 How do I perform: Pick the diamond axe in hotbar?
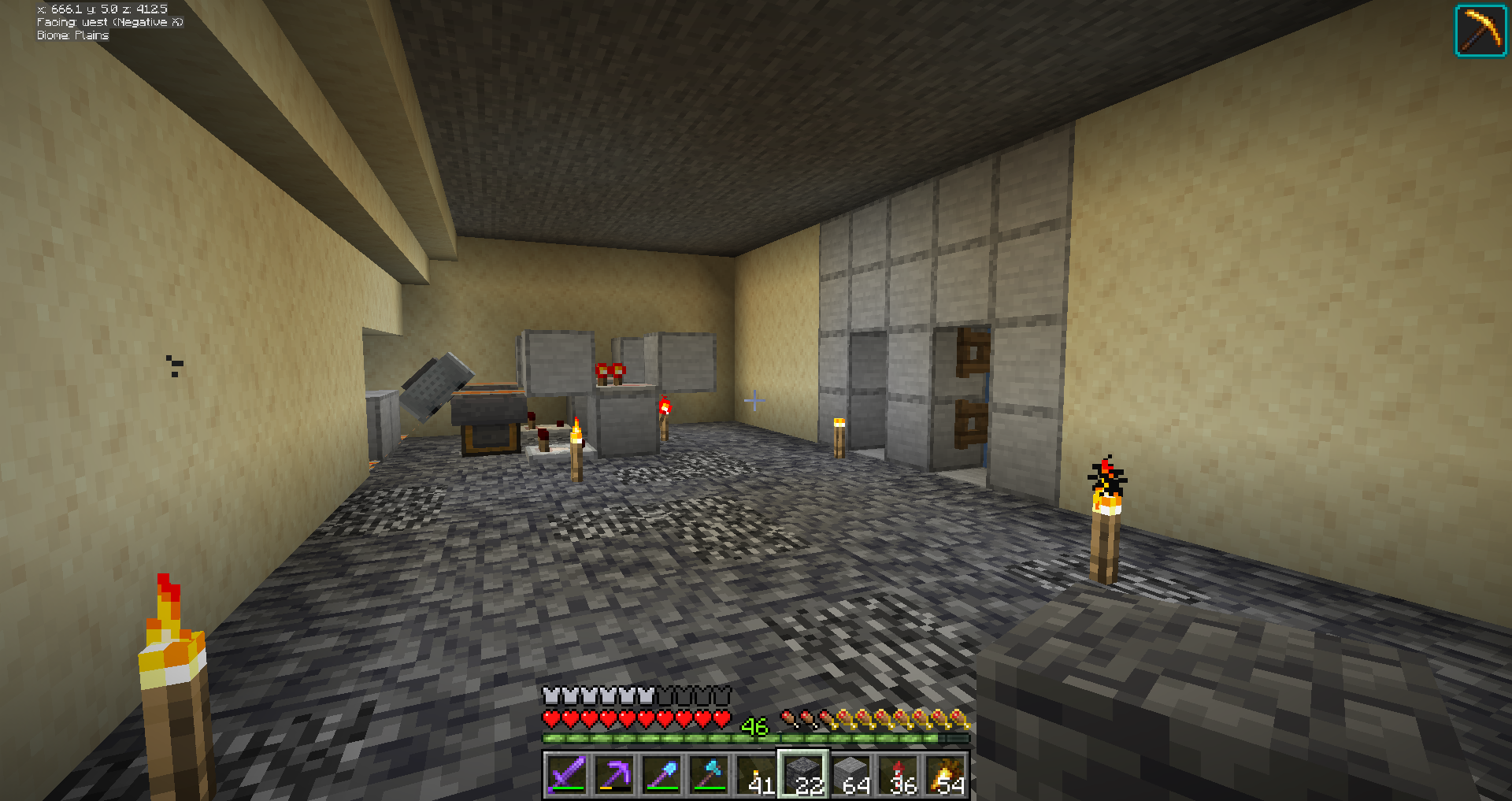pos(709,774)
